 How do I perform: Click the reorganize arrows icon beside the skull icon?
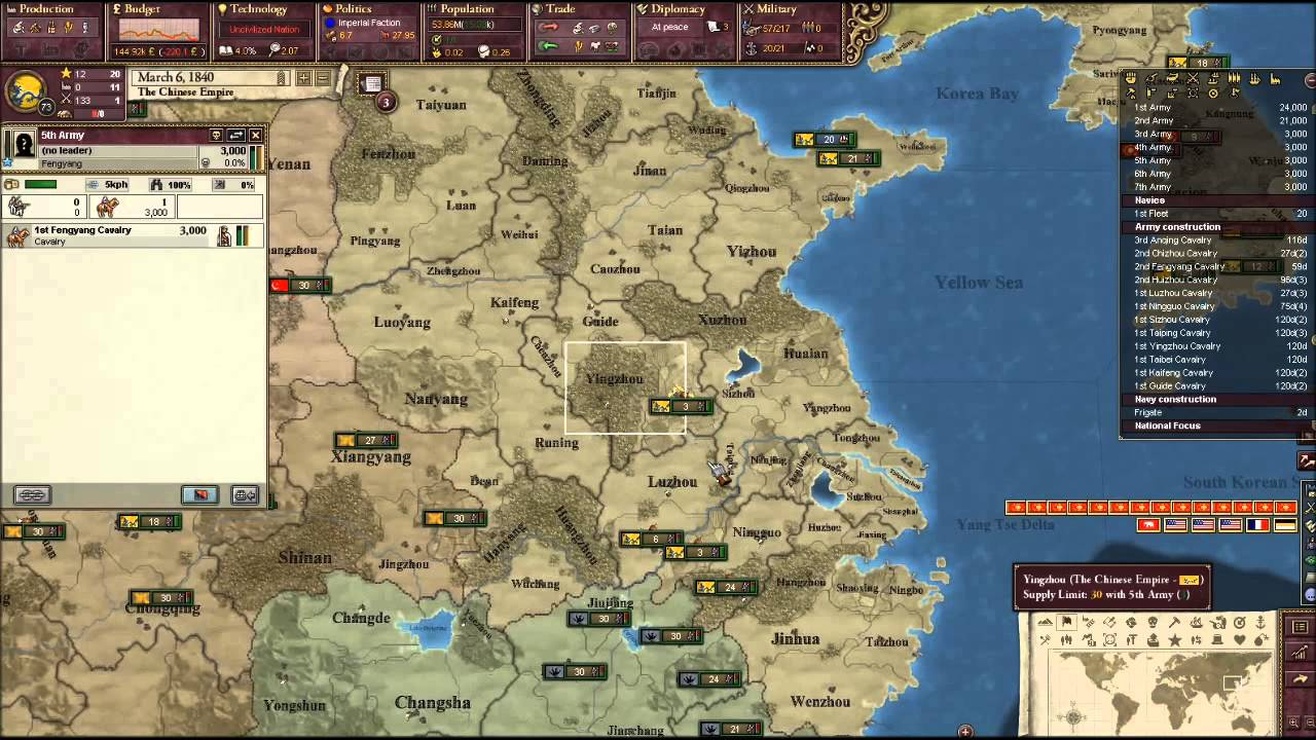[x=236, y=136]
